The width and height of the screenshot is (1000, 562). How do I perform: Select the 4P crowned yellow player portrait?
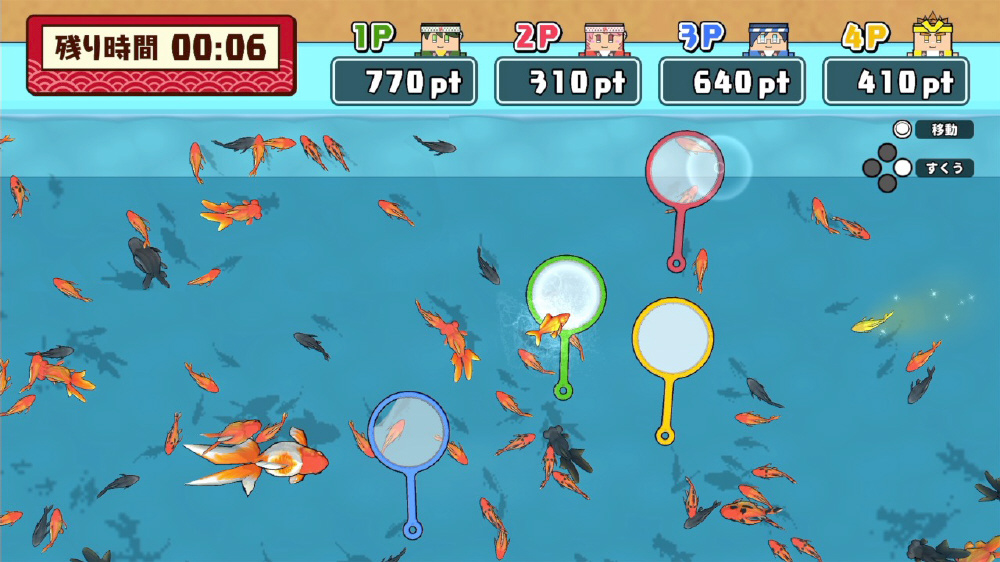pos(930,37)
